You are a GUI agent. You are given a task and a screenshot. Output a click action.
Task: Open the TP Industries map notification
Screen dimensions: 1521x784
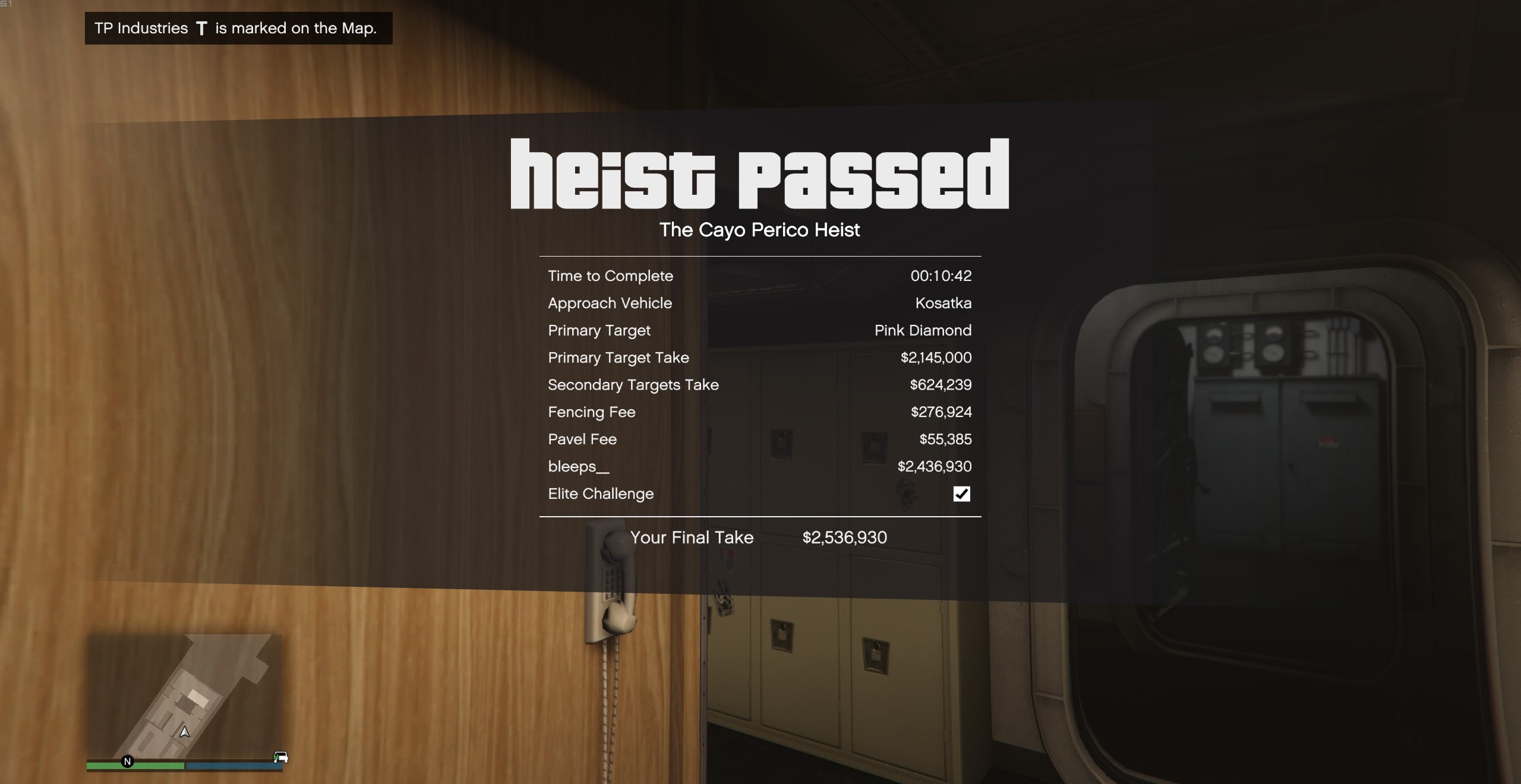(238, 29)
